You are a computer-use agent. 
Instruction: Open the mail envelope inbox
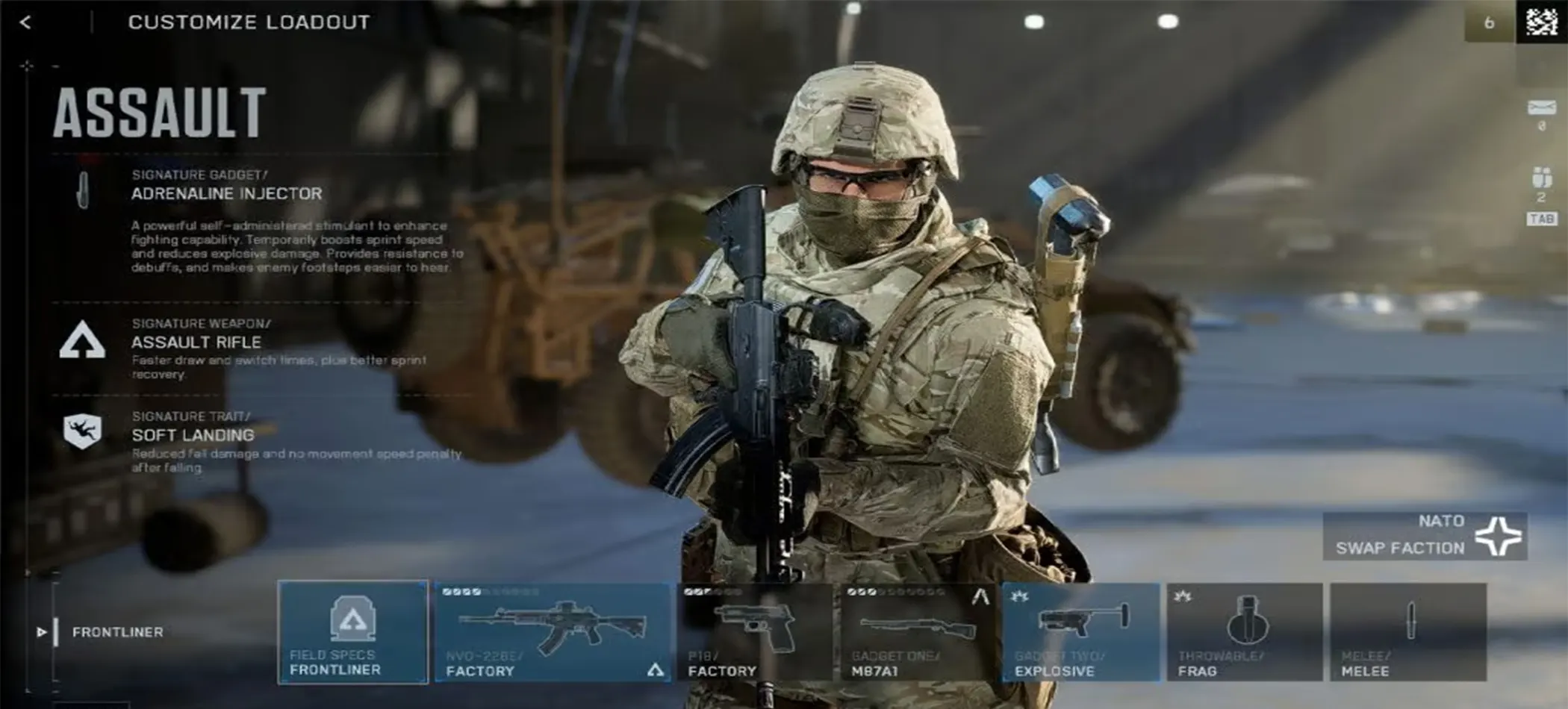(1541, 109)
